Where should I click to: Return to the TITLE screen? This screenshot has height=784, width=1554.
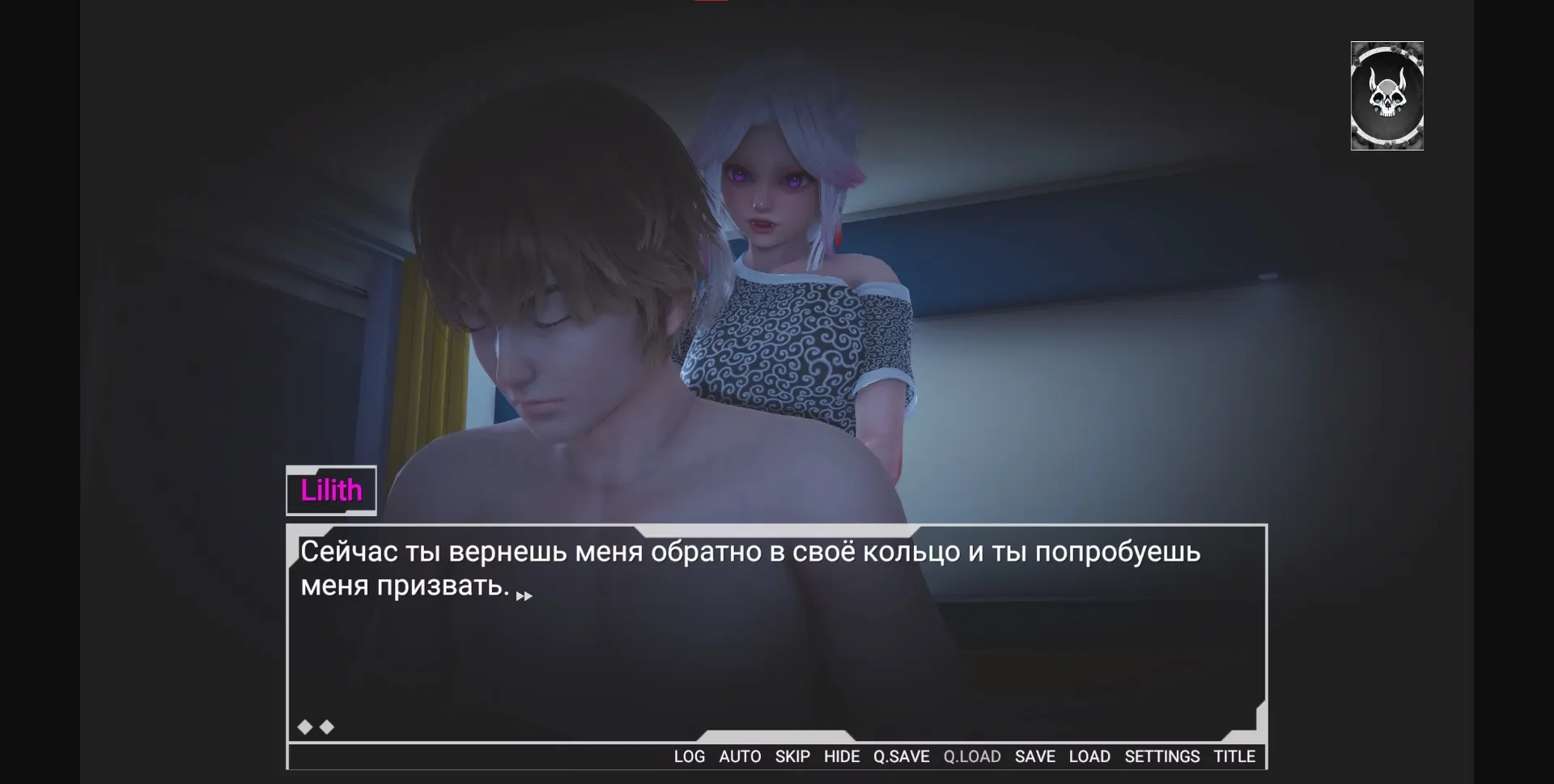pyautogui.click(x=1233, y=756)
